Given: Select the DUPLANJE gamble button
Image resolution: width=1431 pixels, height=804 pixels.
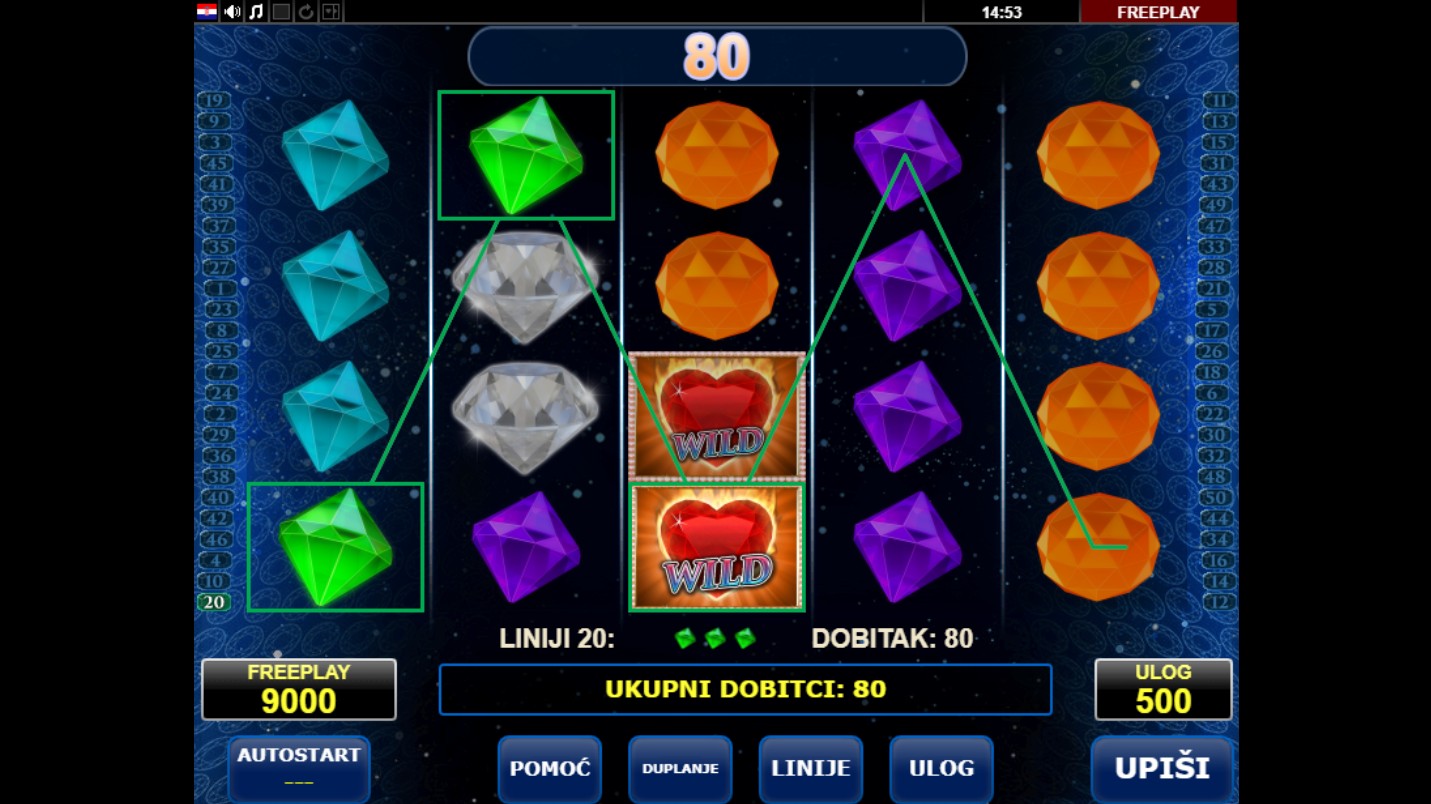Looking at the screenshot, I should pos(680,768).
